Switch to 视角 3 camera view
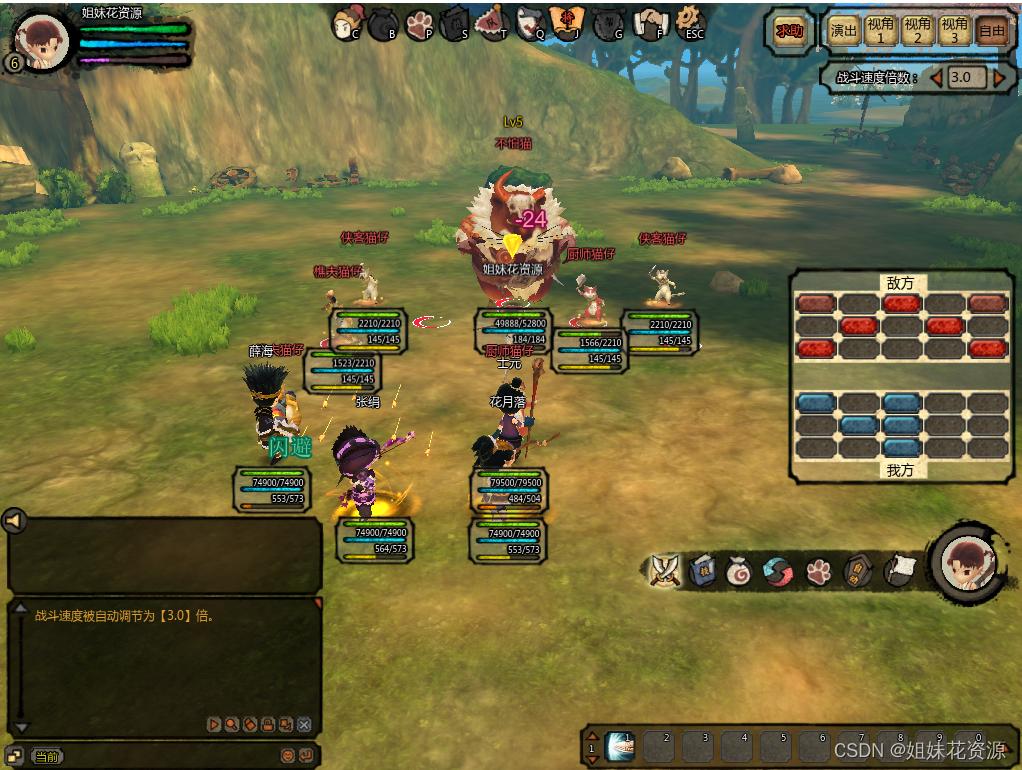Image resolution: width=1022 pixels, height=770 pixels. [x=954, y=31]
